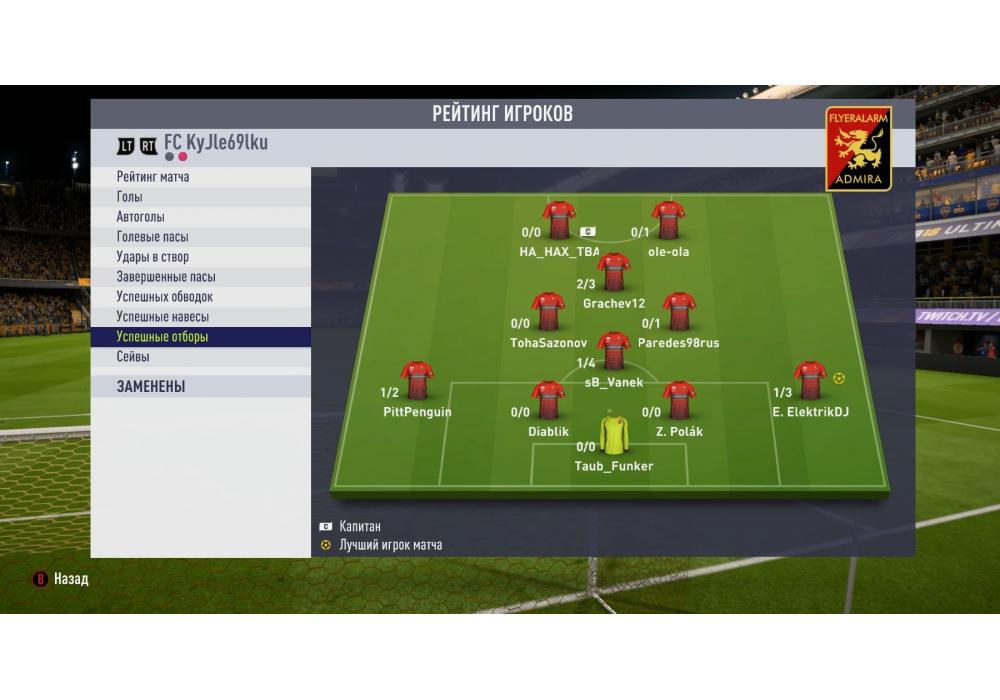Click player sB_Vanek in midfield
The height and width of the screenshot is (700, 1000).
tap(613, 351)
